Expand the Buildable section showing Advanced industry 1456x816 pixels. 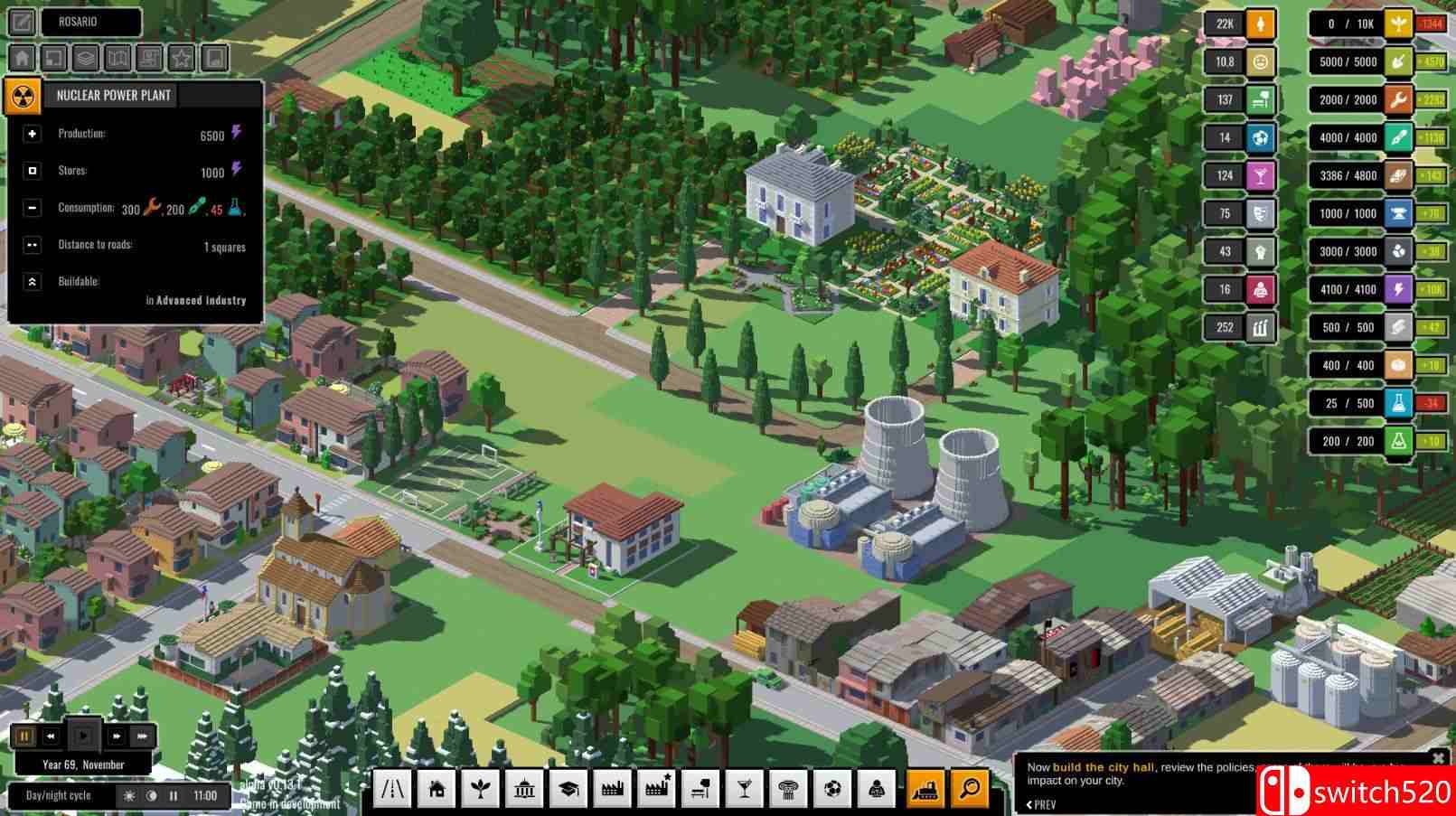(x=33, y=281)
